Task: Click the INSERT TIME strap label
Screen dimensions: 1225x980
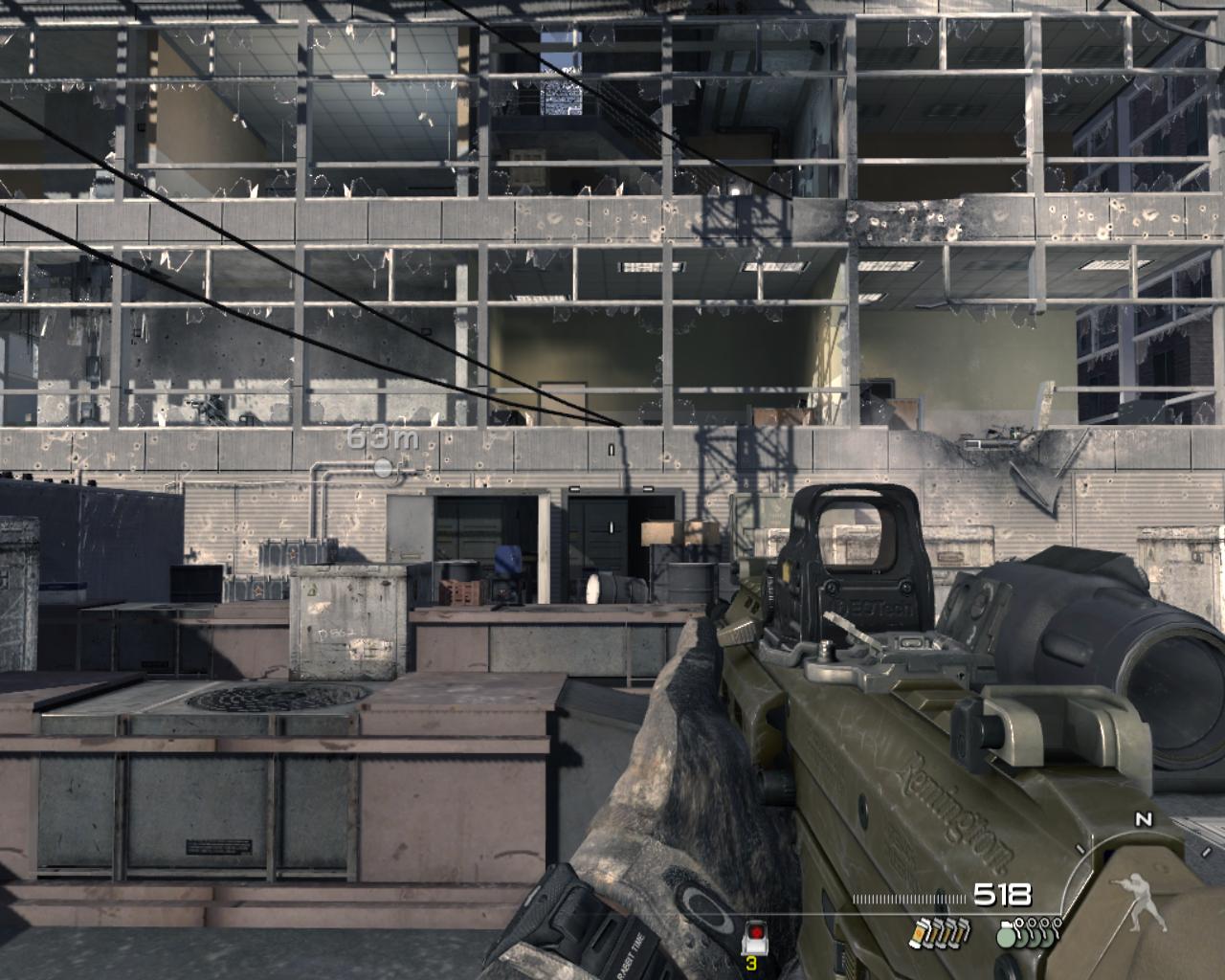Action: (x=634, y=951)
